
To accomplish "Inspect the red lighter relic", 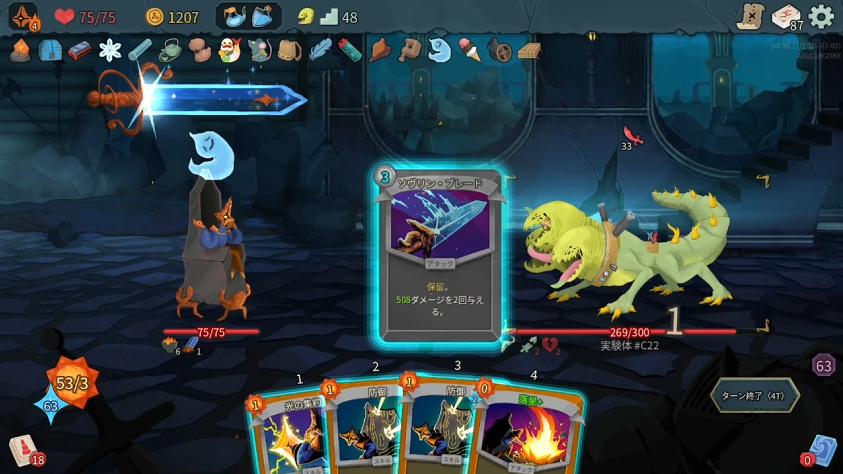I will click(x=349, y=50).
